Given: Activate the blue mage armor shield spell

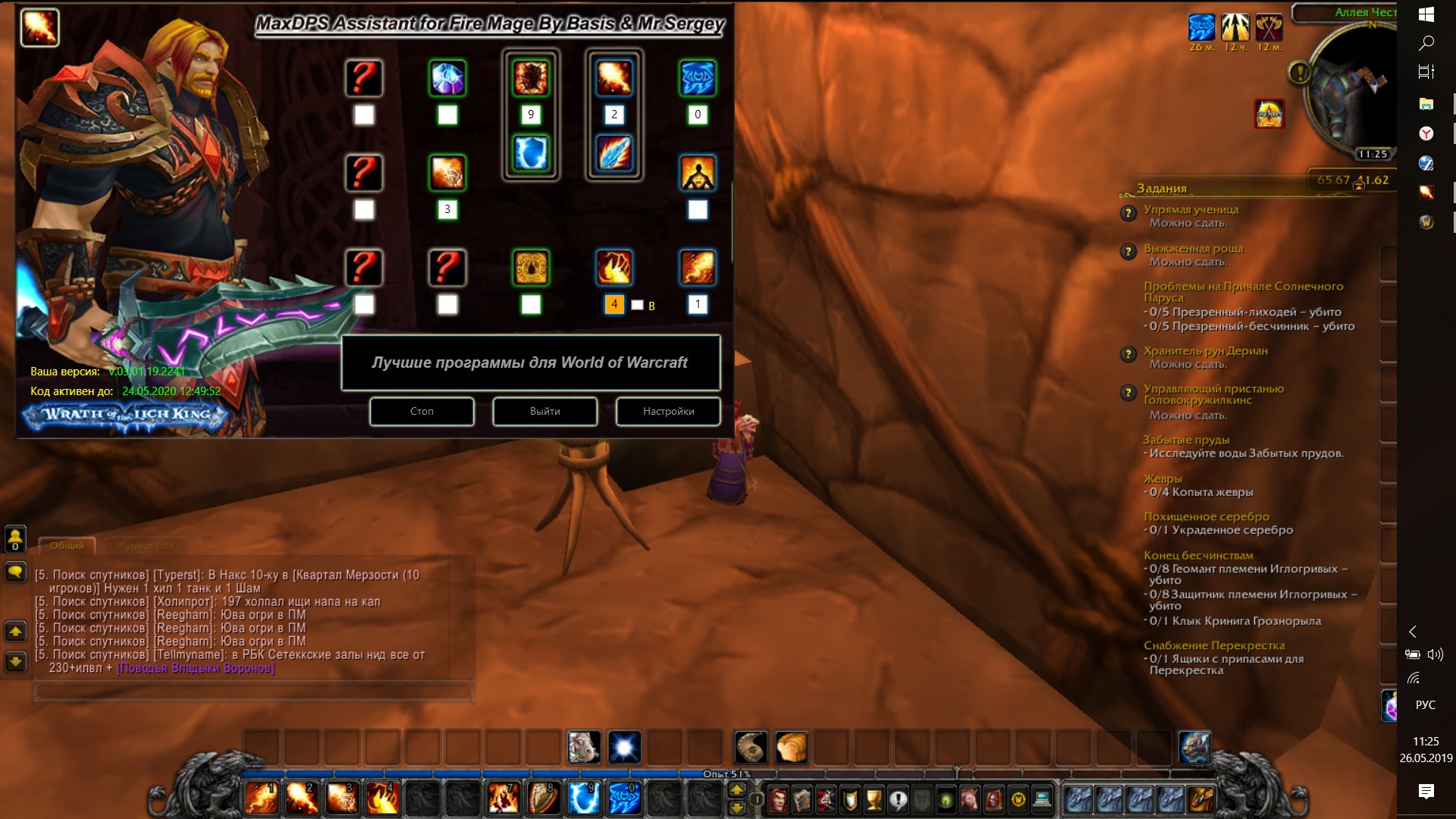Looking at the screenshot, I should tap(584, 799).
